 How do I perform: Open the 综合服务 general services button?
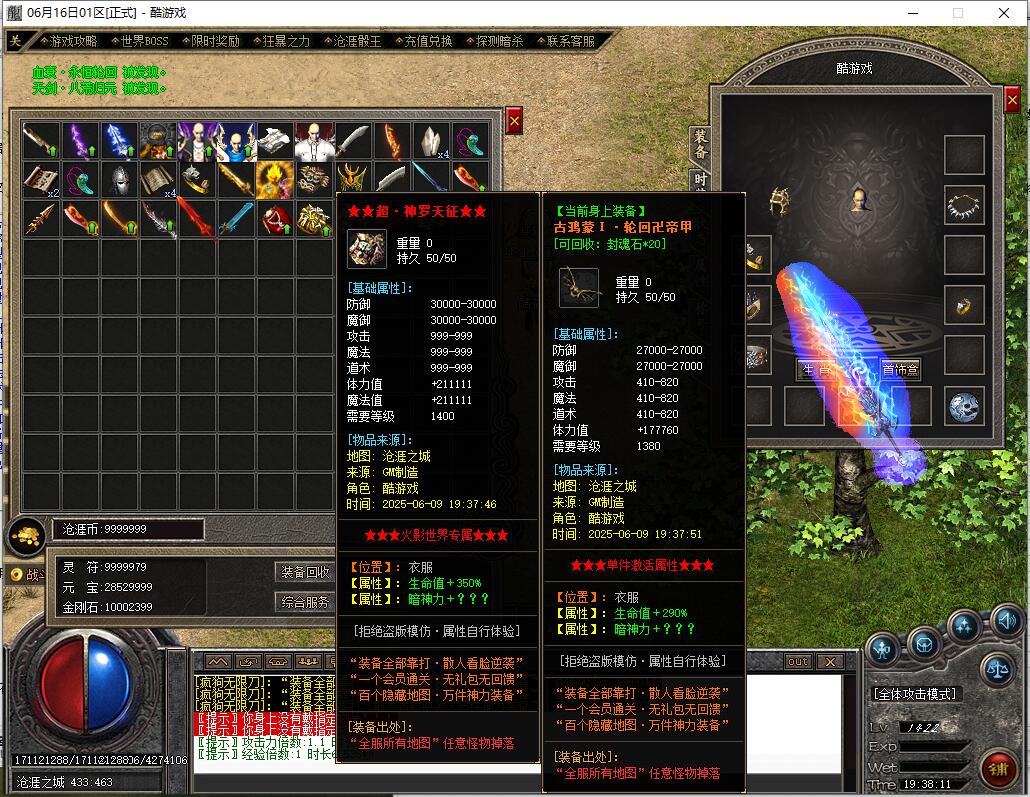[305, 602]
